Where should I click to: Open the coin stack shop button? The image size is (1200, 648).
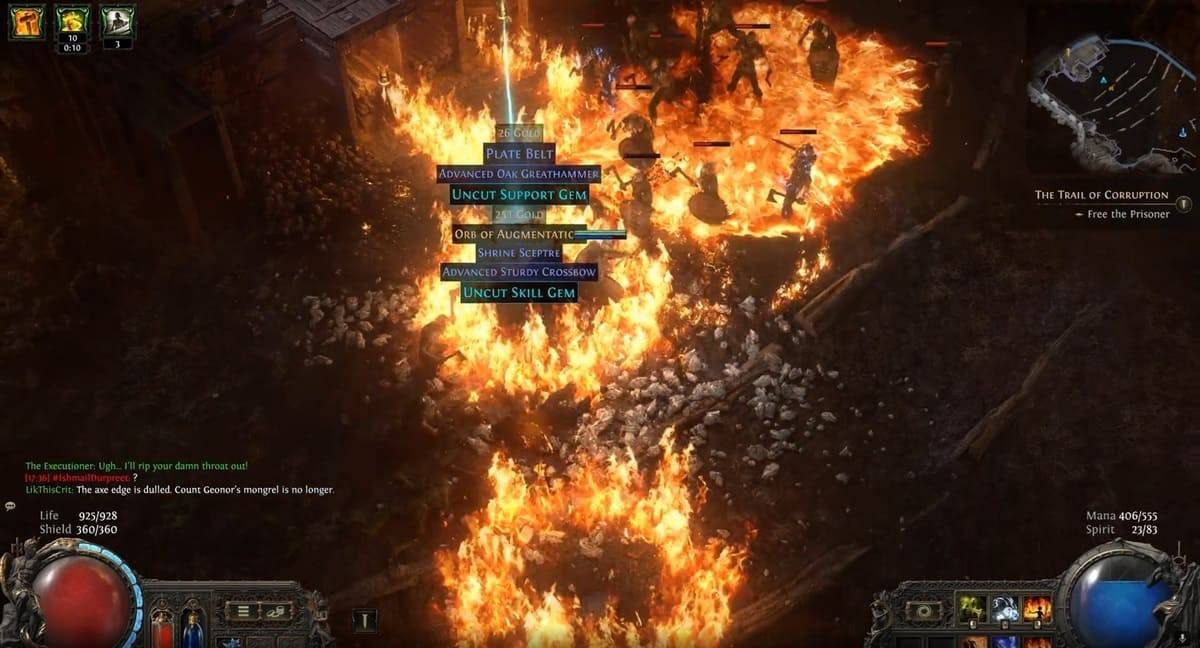point(277,610)
